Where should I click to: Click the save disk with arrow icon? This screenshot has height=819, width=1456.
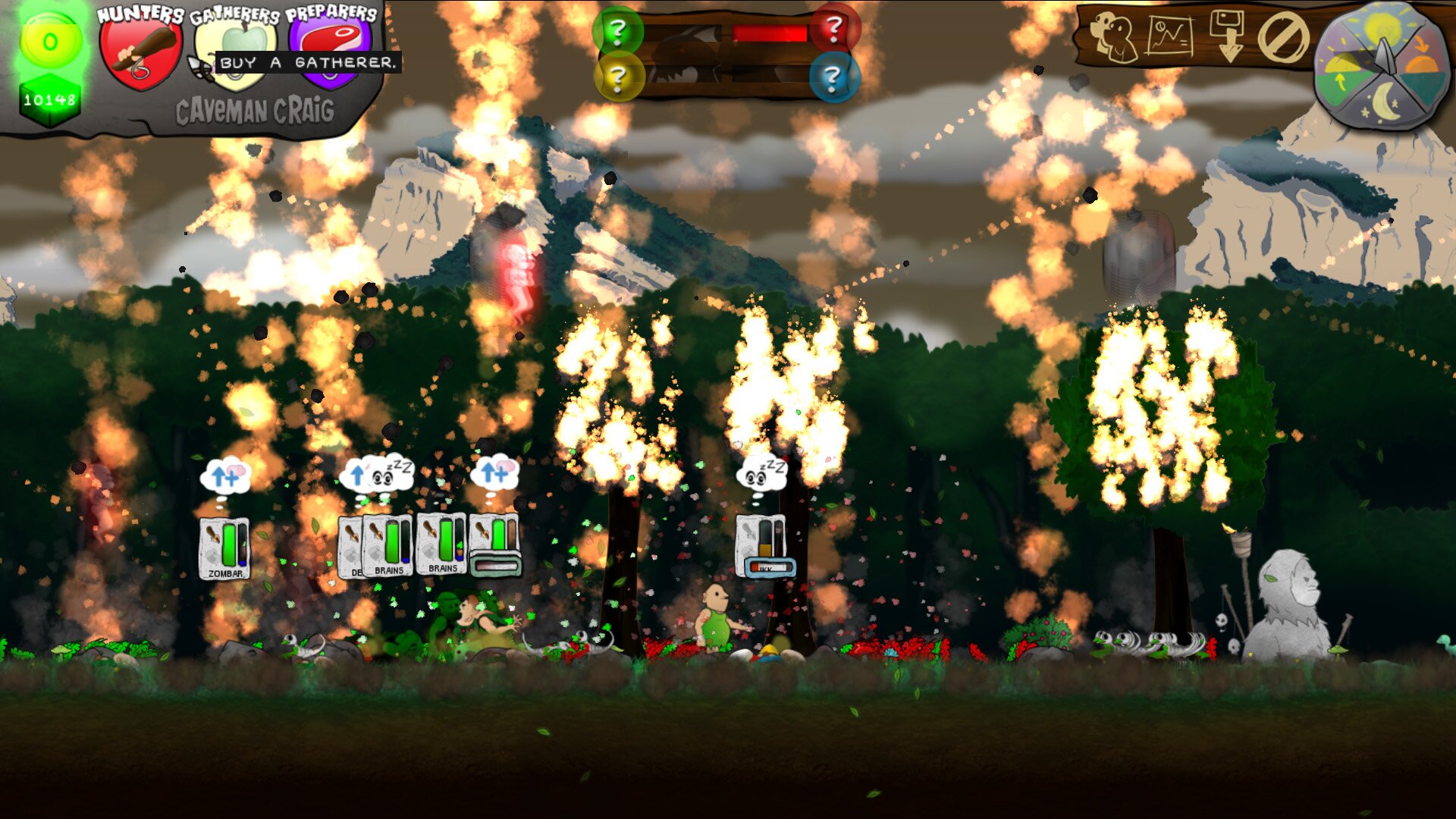(1228, 36)
